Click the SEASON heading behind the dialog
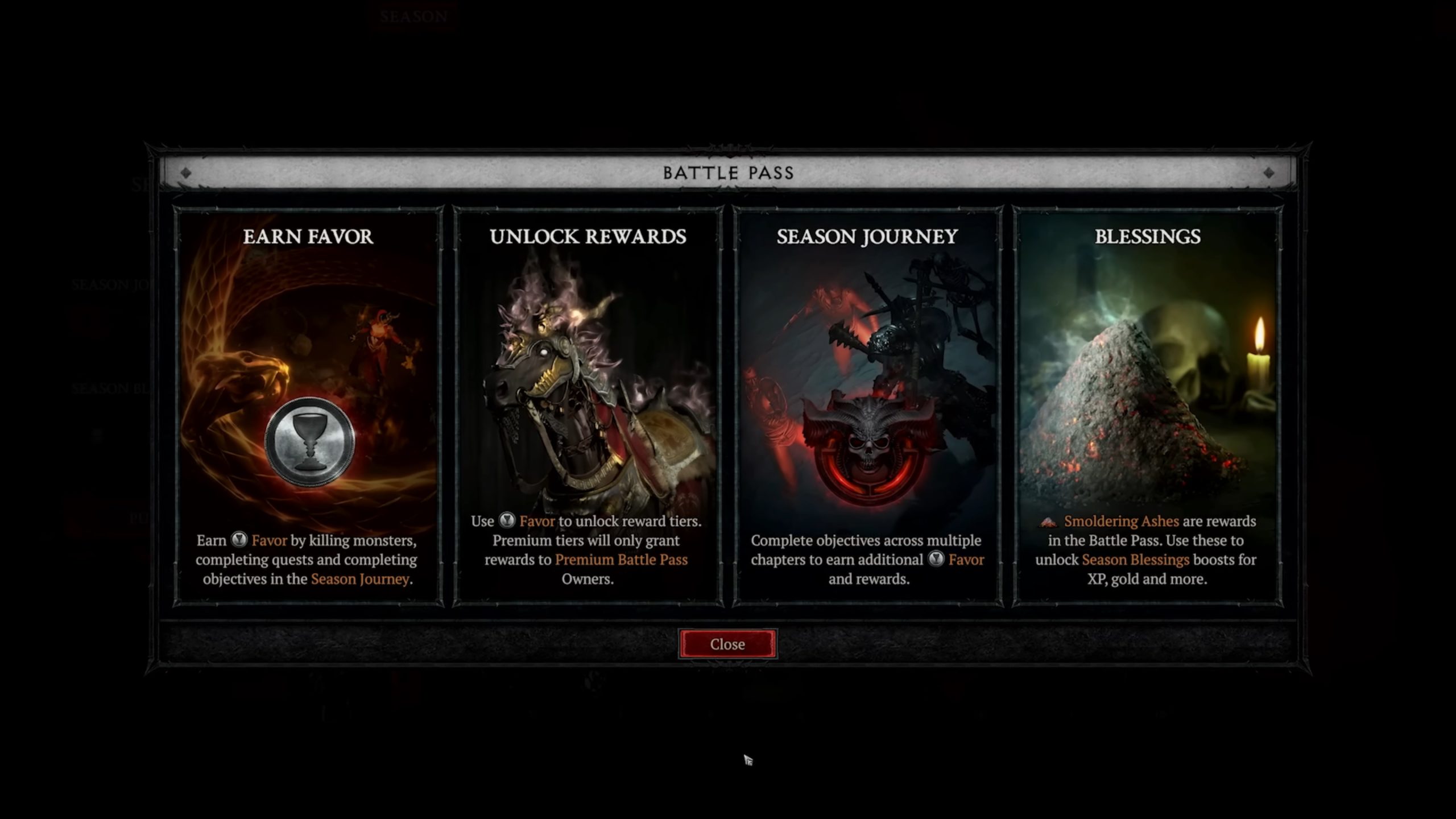The width and height of the screenshot is (1456, 819). coord(413,17)
